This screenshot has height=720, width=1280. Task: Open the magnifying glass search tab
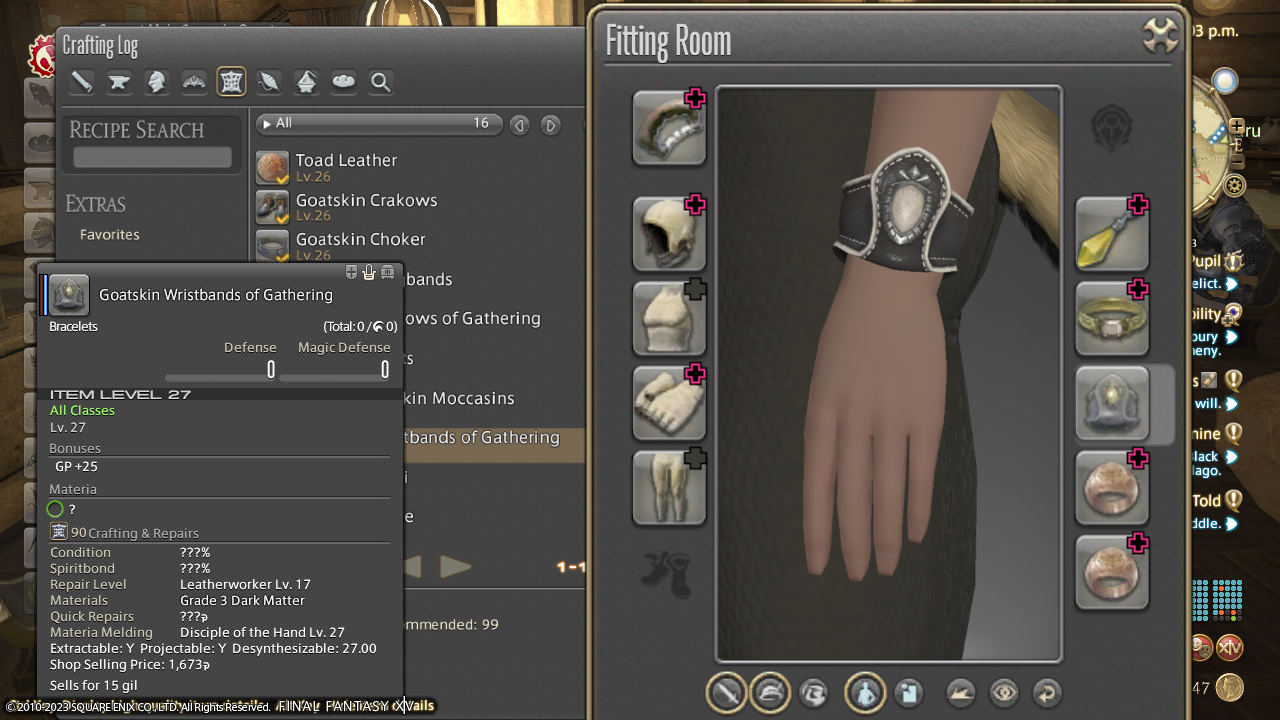tap(380, 83)
